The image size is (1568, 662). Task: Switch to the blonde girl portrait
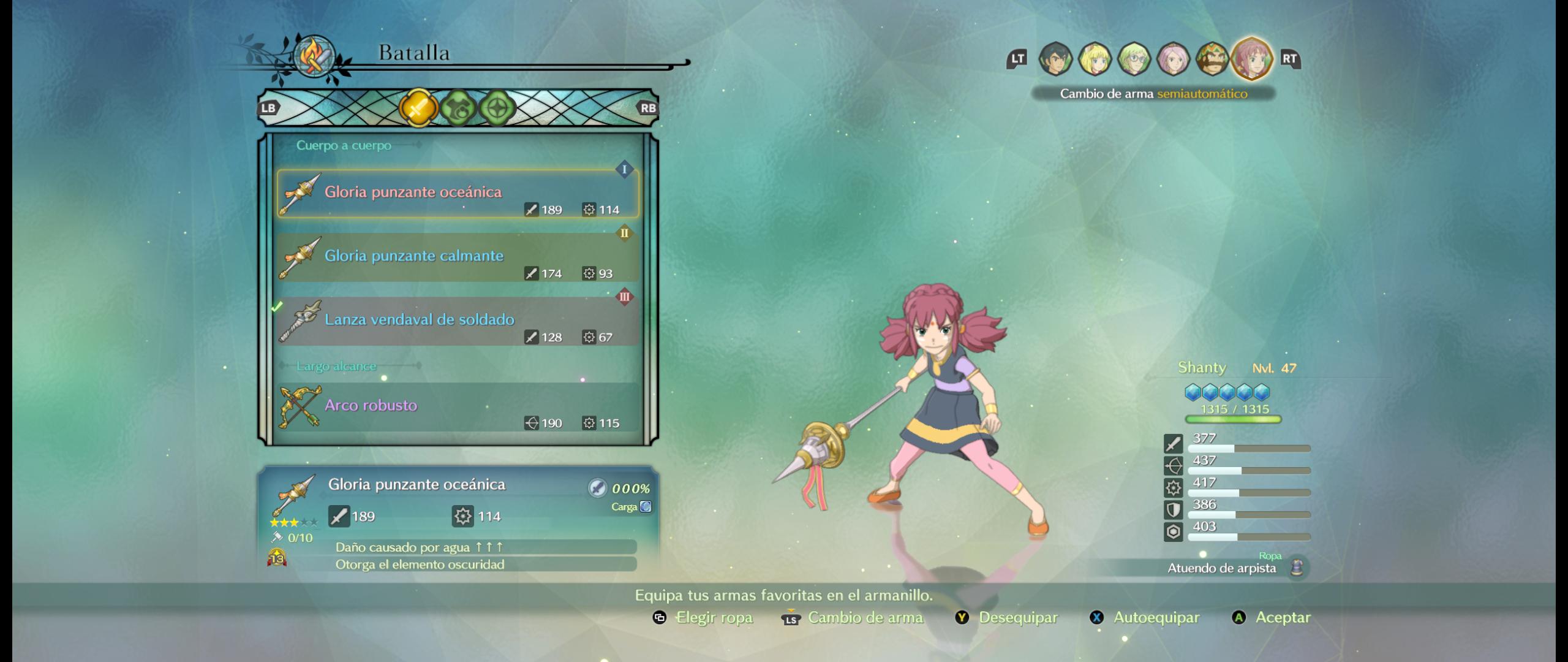(x=1095, y=59)
